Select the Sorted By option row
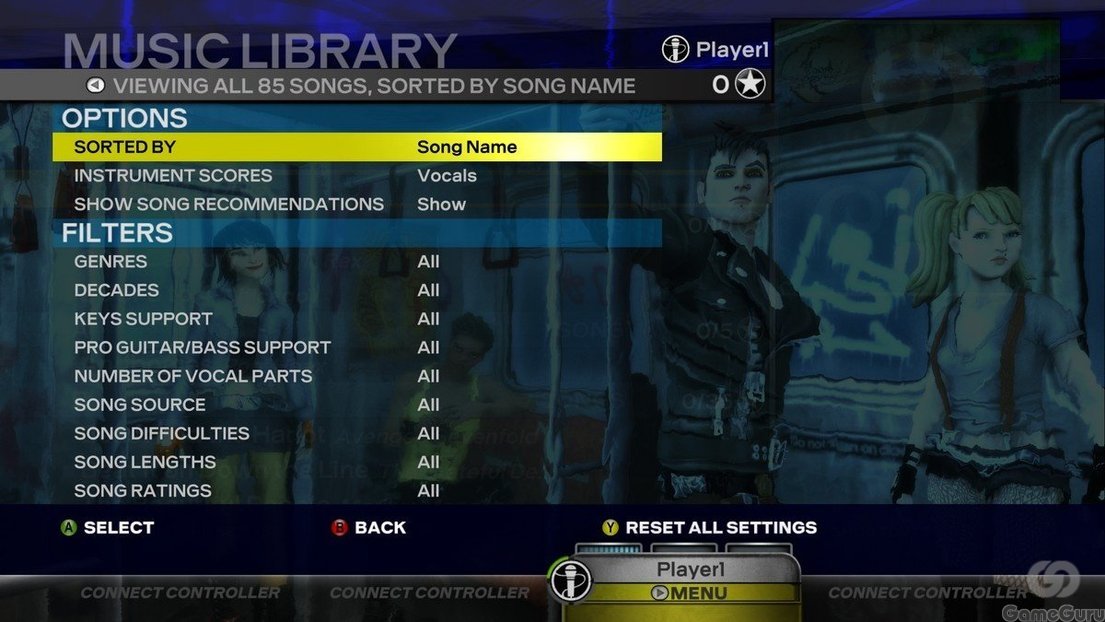This screenshot has height=622, width=1105. pos(357,147)
